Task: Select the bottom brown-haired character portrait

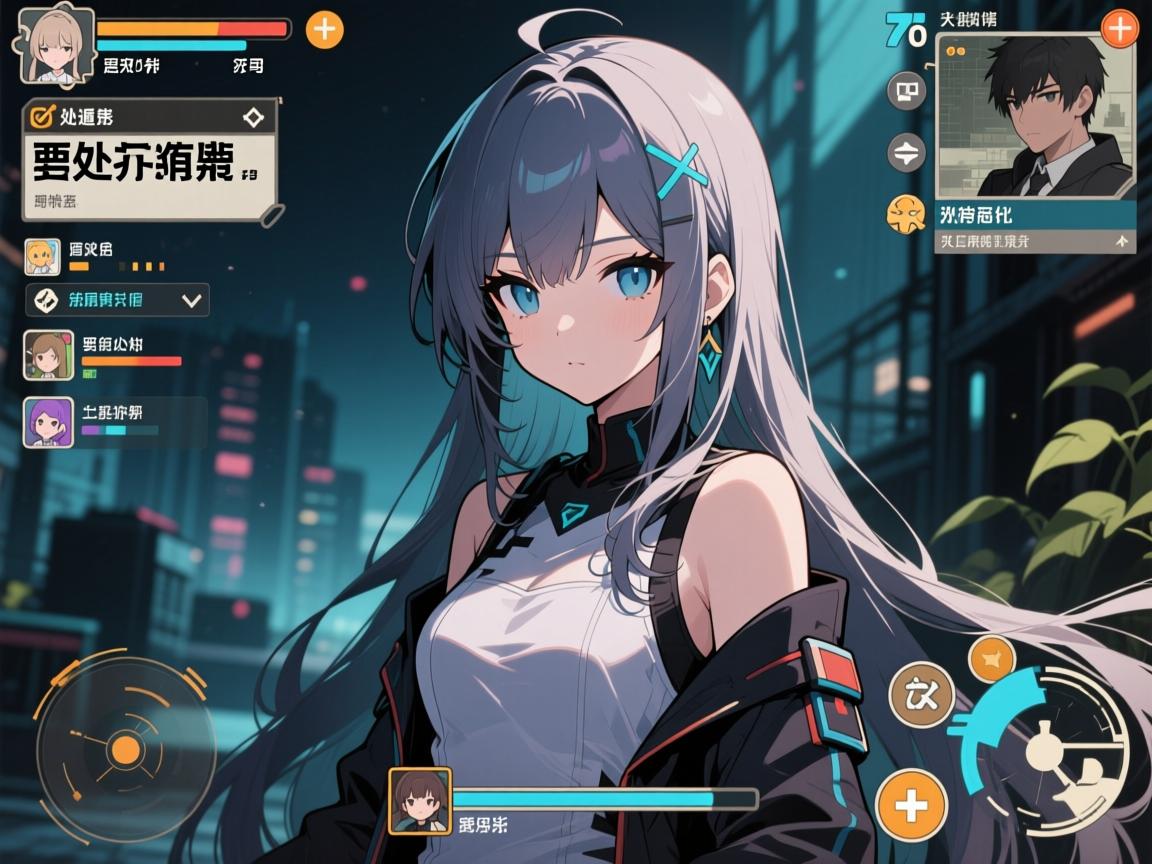Action: click(x=420, y=800)
